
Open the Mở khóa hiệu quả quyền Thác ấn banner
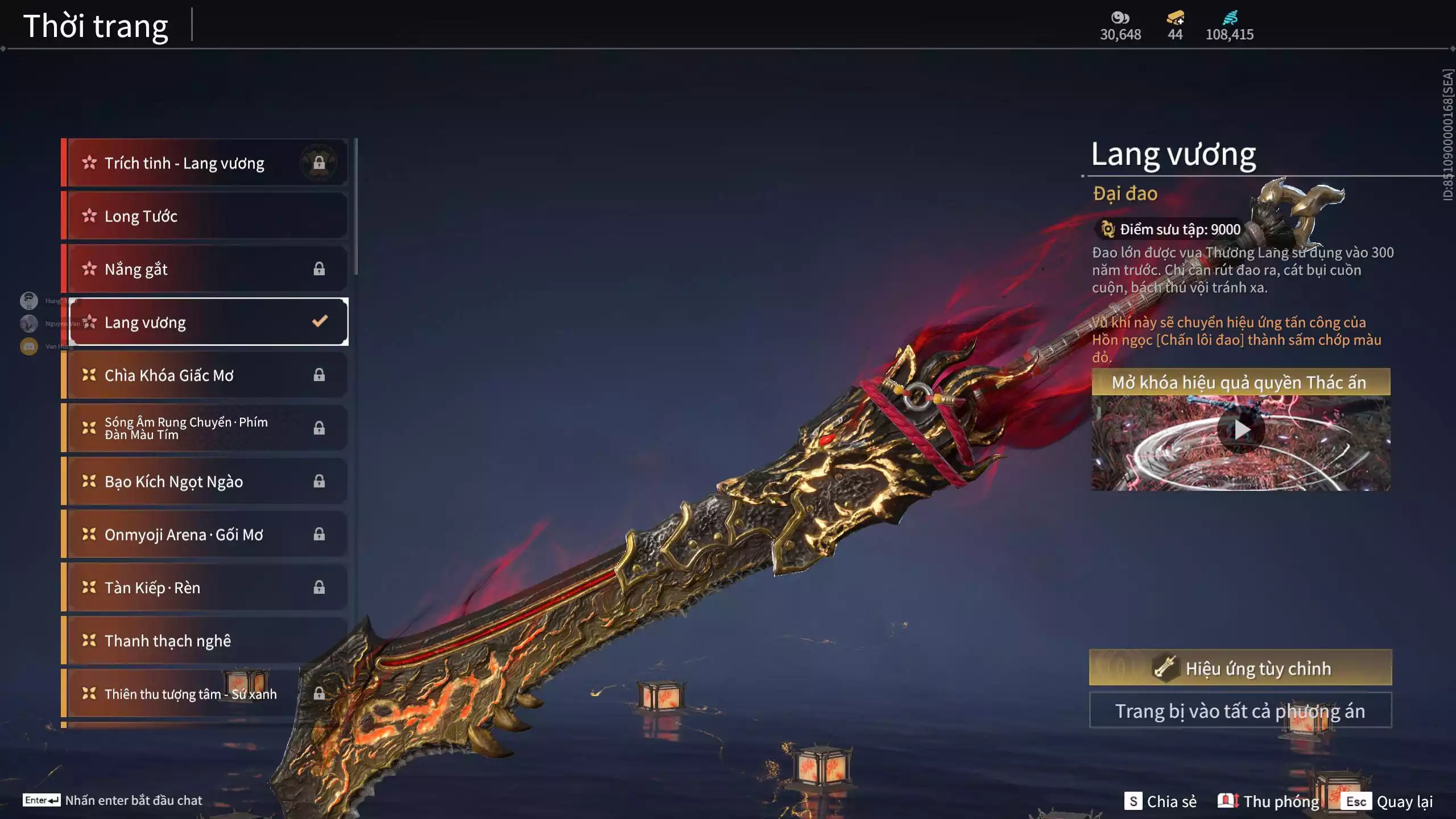1240,382
